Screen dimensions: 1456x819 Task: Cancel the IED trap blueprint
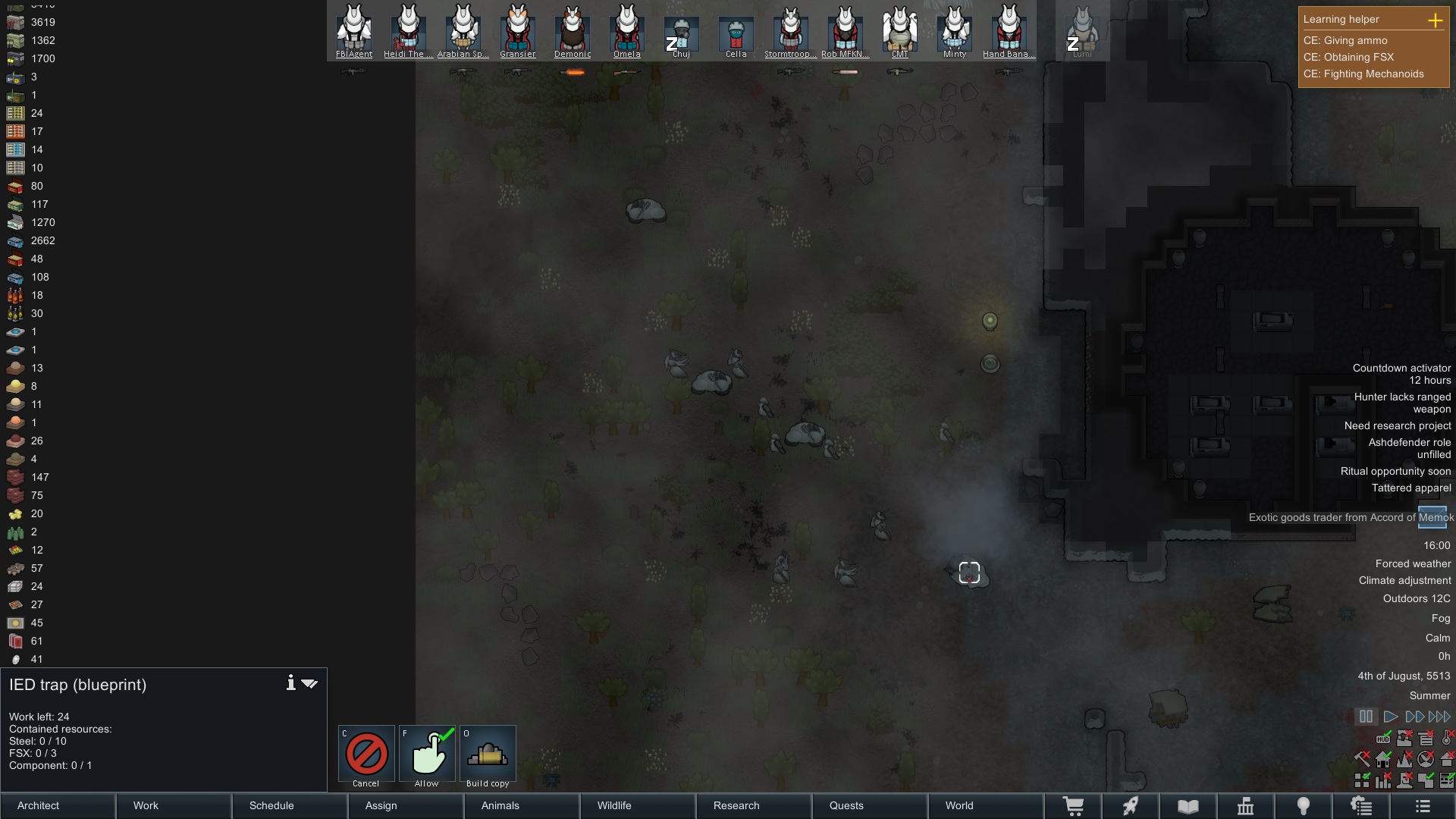tap(366, 754)
